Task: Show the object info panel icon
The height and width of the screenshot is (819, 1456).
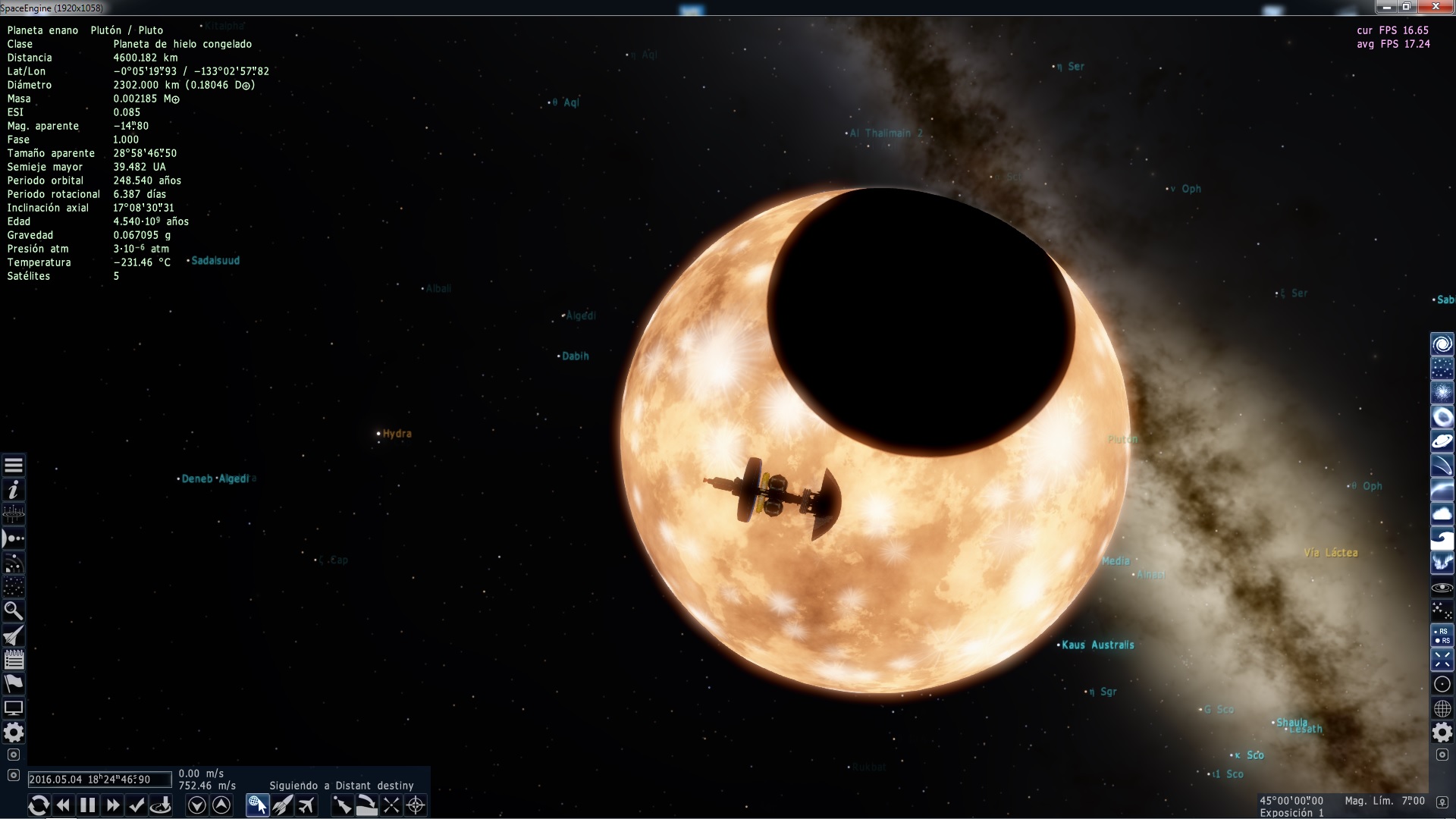Action: coord(14,490)
